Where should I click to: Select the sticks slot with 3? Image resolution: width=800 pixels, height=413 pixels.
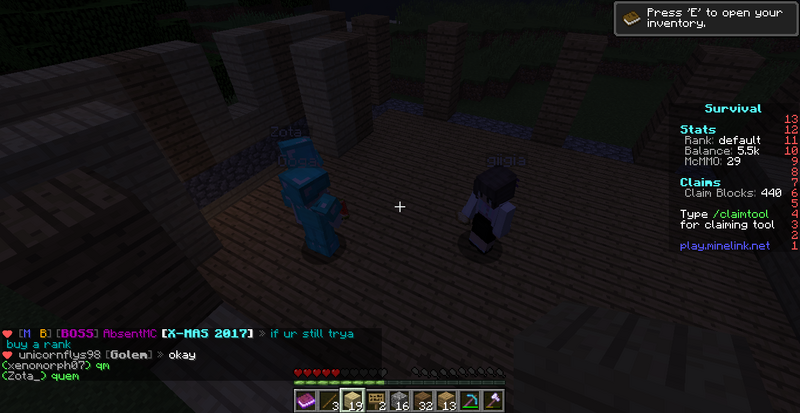click(329, 400)
